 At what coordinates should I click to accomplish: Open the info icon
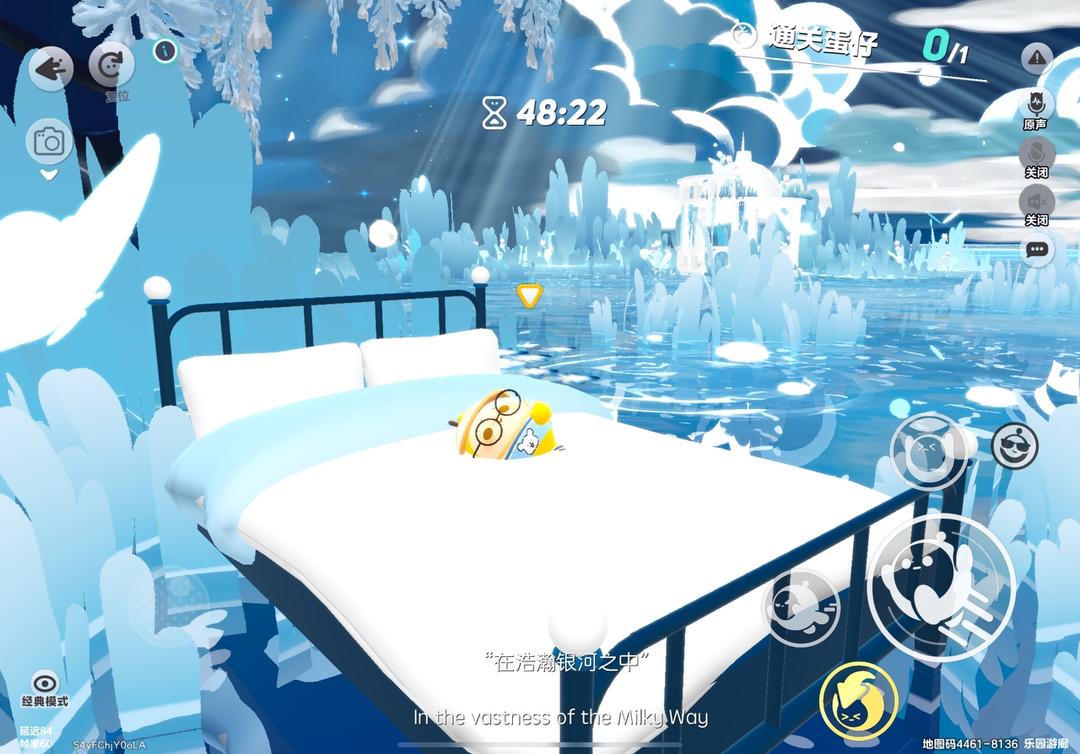tap(165, 50)
